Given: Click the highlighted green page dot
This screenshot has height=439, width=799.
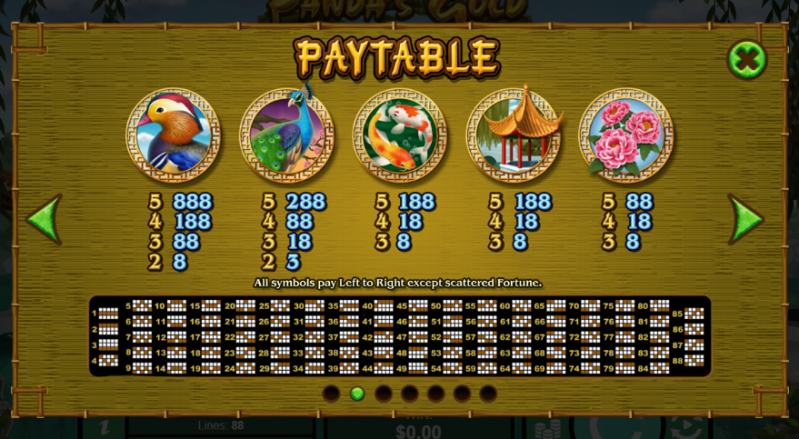Looking at the screenshot, I should (x=357, y=393).
